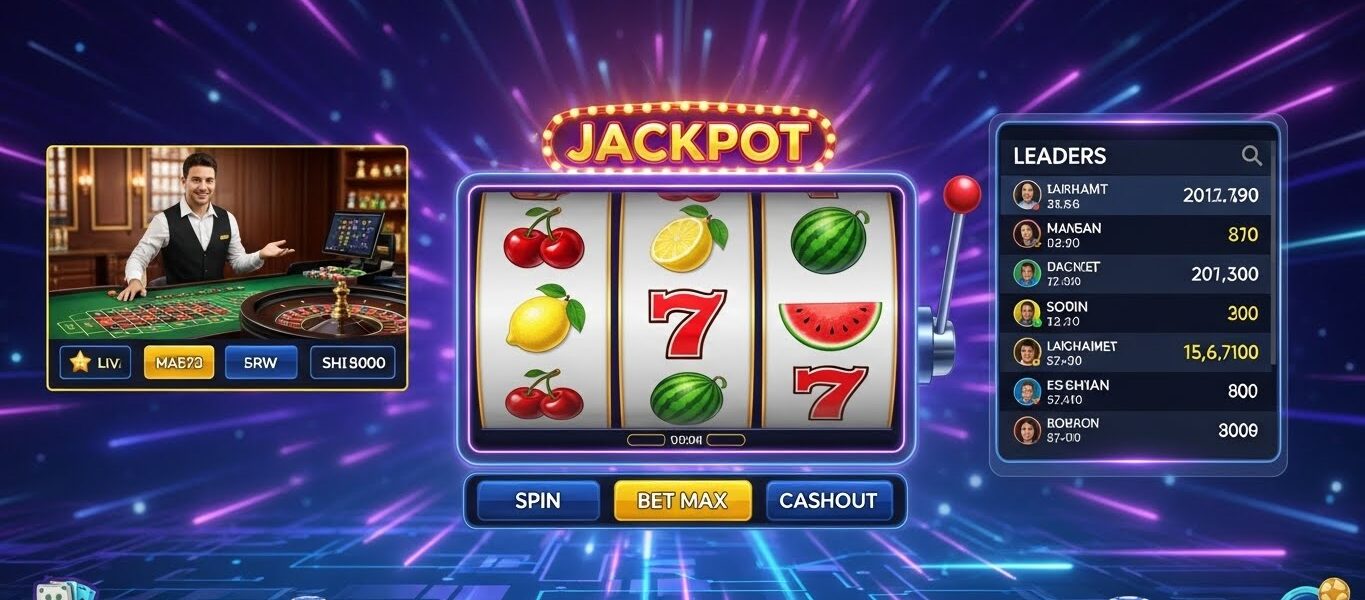
Task: Pull the red-knobbed slot lever
Action: pos(963,193)
